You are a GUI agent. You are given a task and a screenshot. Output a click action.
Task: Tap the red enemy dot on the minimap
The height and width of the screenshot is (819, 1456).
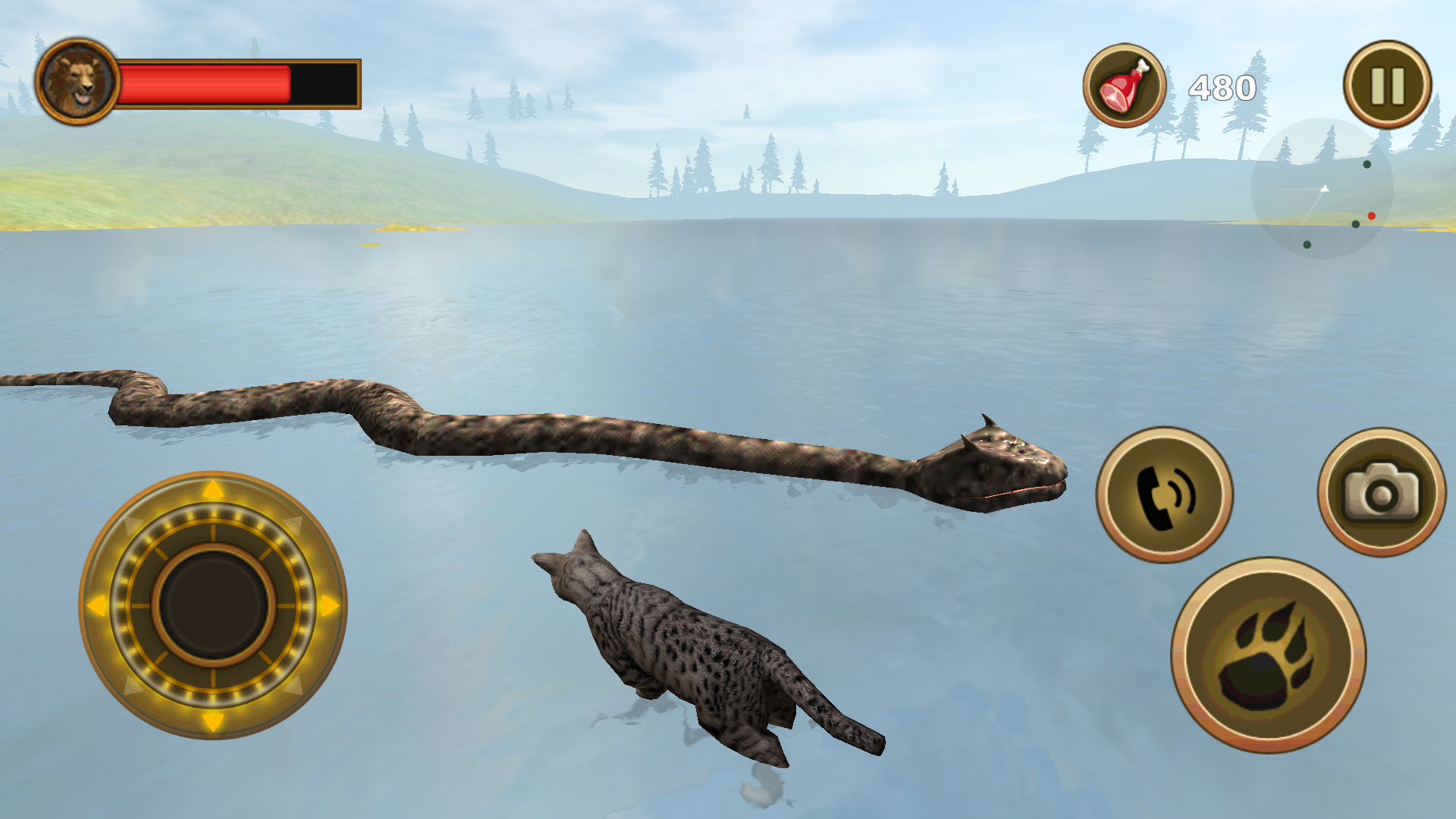point(1372,215)
